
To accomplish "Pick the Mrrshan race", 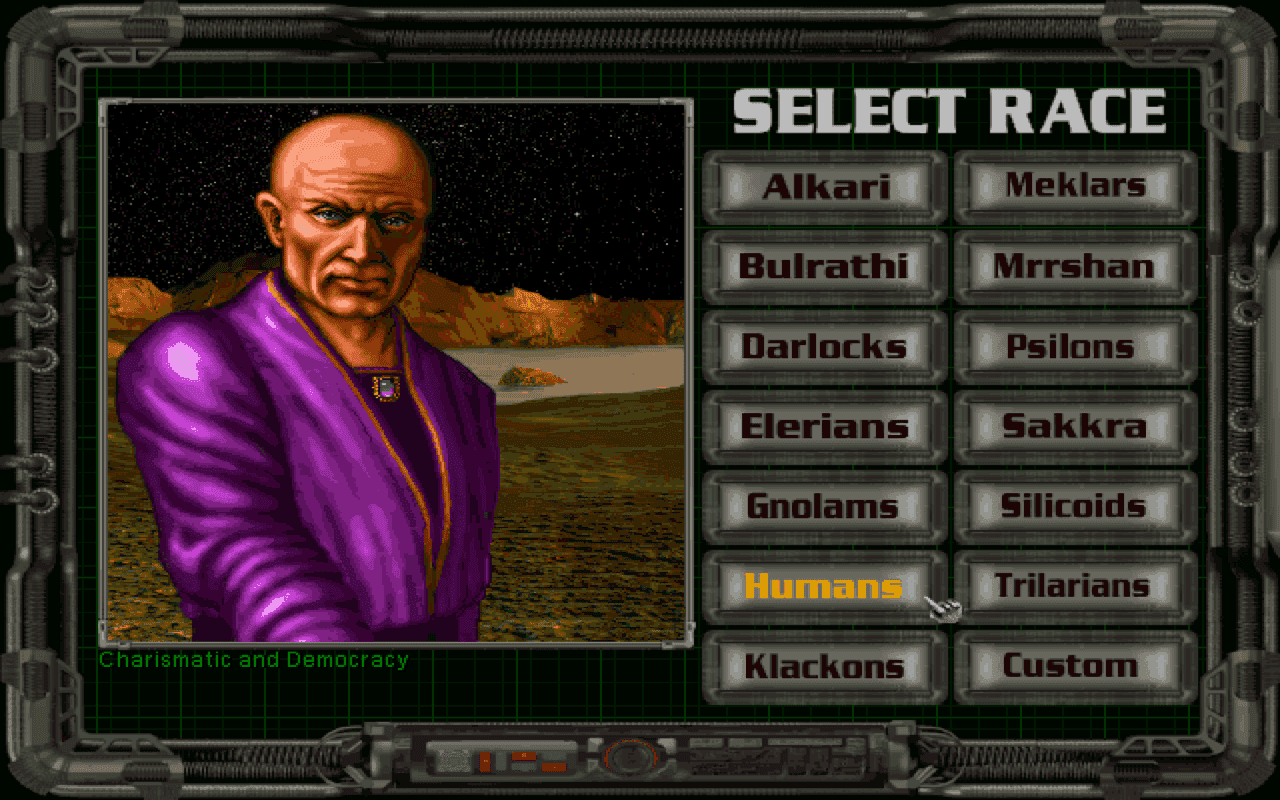I will point(1075,266).
